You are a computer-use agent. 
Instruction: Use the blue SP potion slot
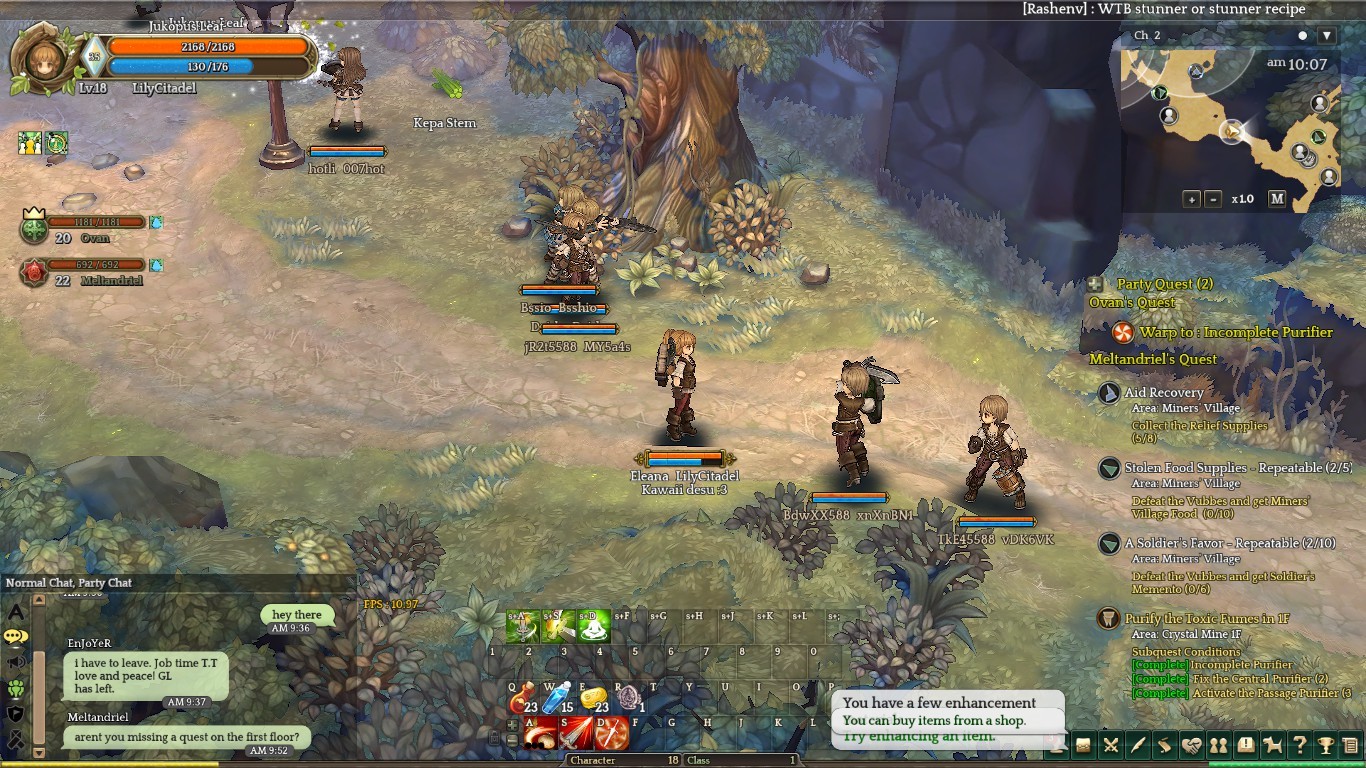[558, 697]
